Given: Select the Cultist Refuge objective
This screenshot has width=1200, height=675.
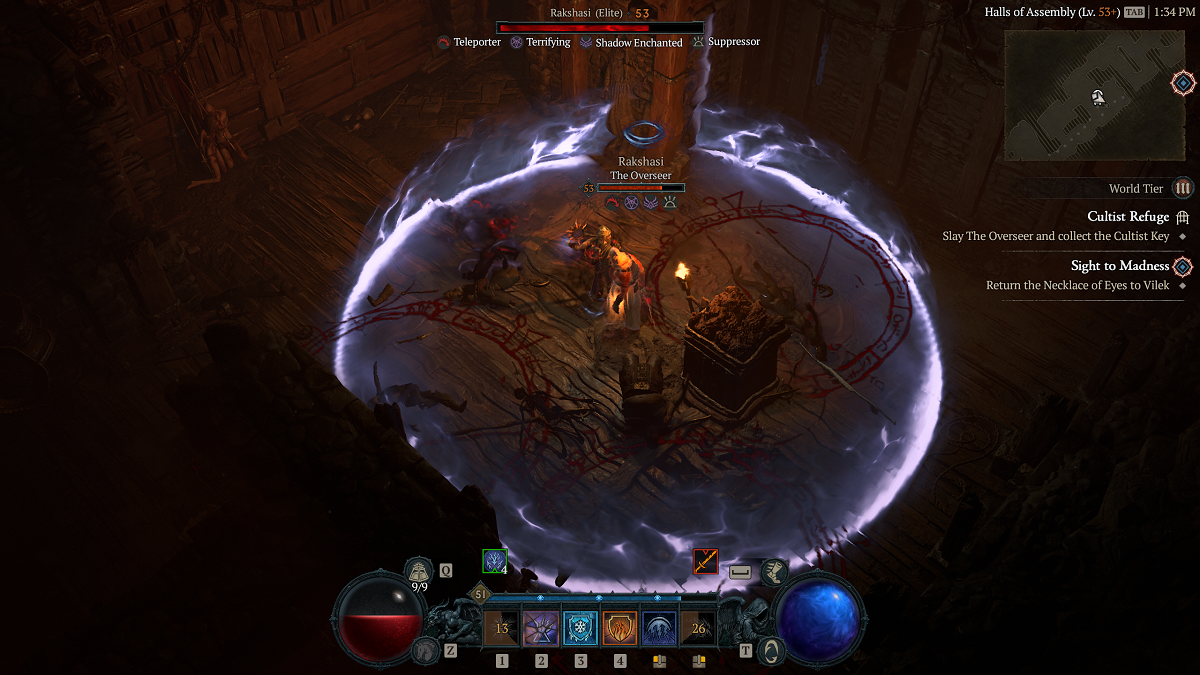Looking at the screenshot, I should [x=1127, y=216].
